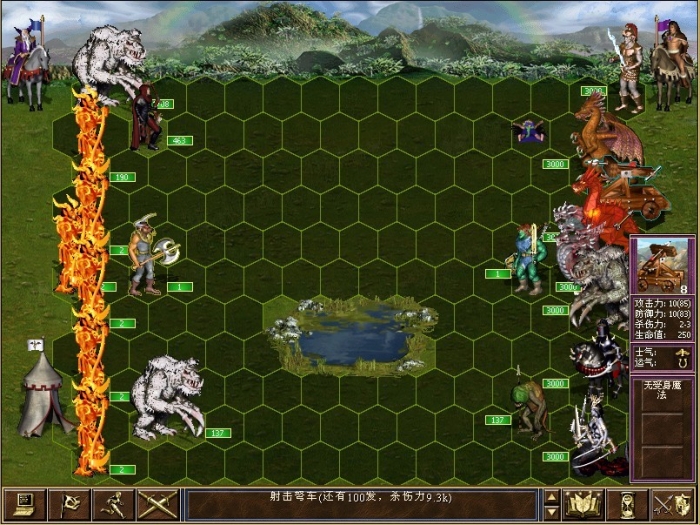Image resolution: width=700 pixels, height=525 pixels.
Task: Toggle auto-combat crossed swords button
Action: click(157, 504)
